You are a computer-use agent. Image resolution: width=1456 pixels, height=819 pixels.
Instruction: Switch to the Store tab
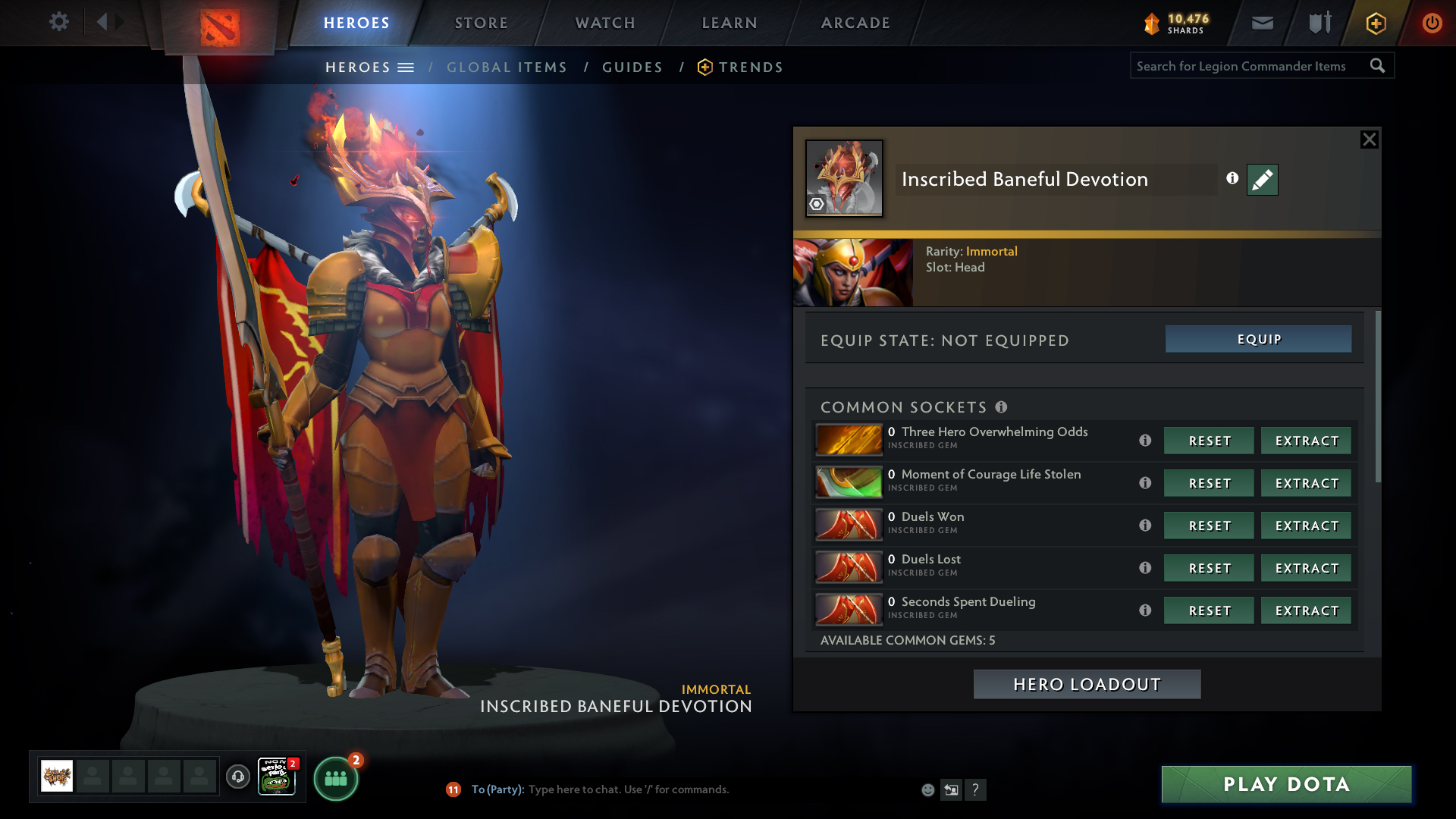(482, 23)
